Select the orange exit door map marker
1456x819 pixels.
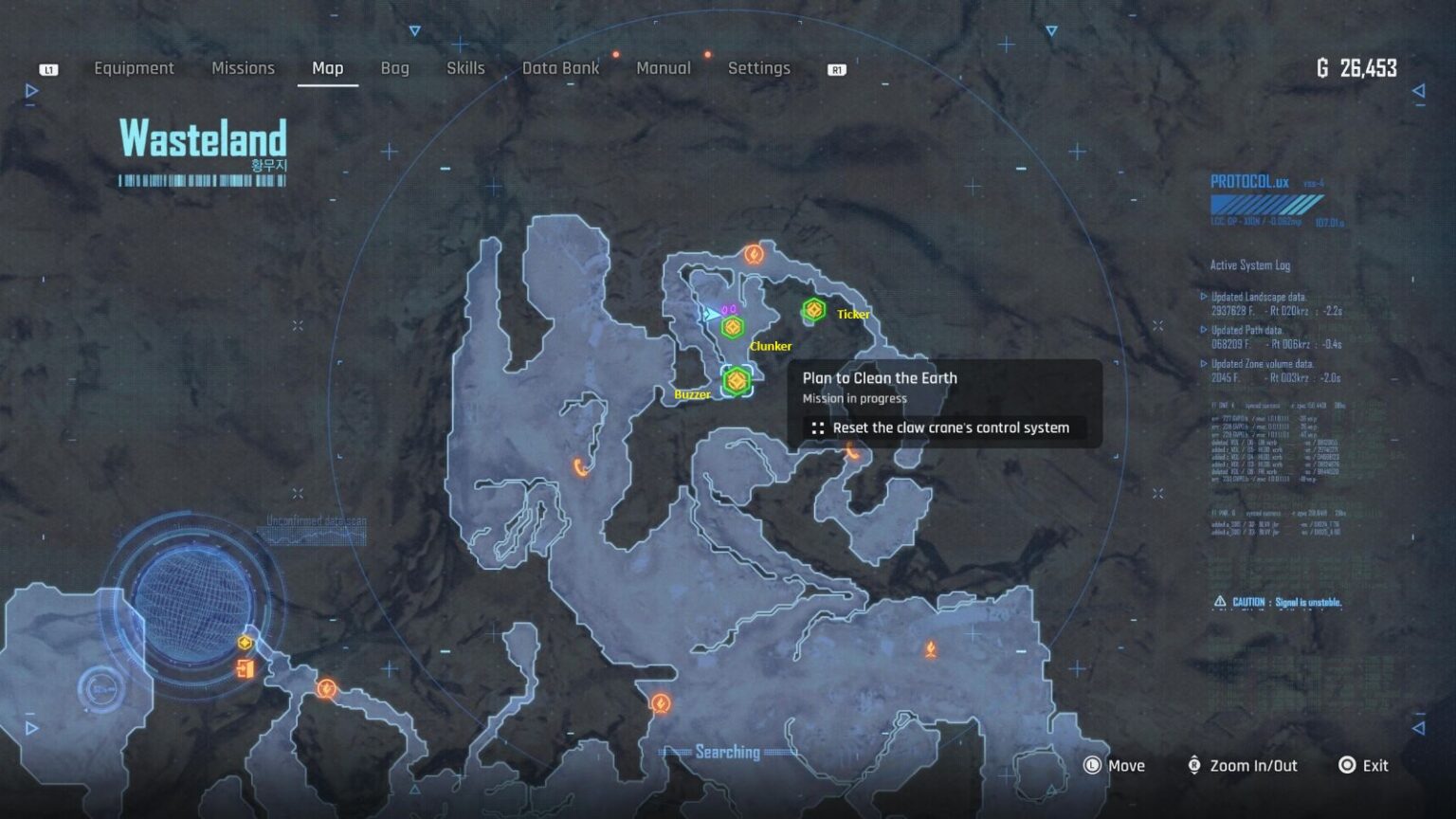tap(246, 669)
